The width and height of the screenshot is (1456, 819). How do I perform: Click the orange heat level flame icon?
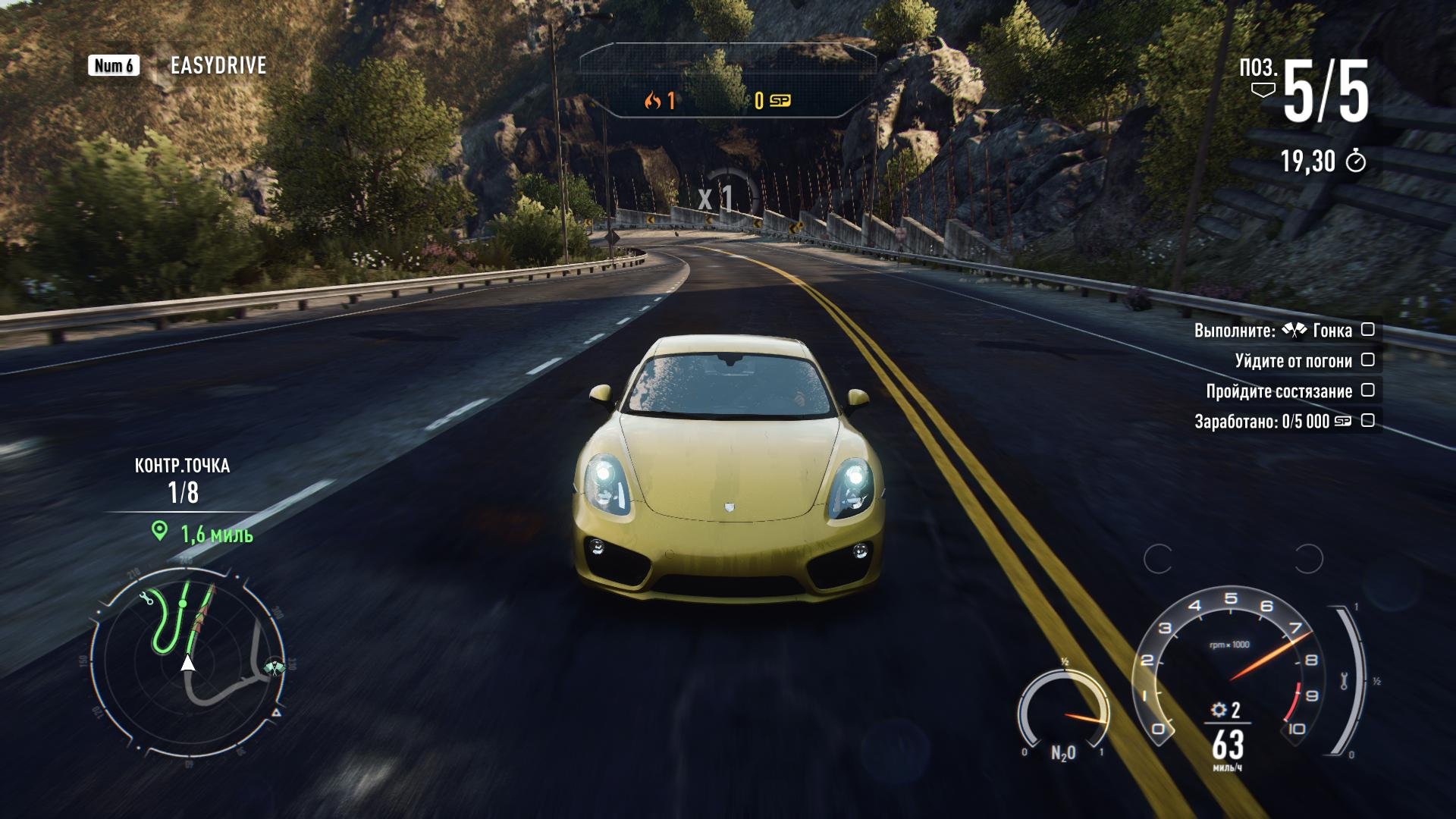pos(652,101)
